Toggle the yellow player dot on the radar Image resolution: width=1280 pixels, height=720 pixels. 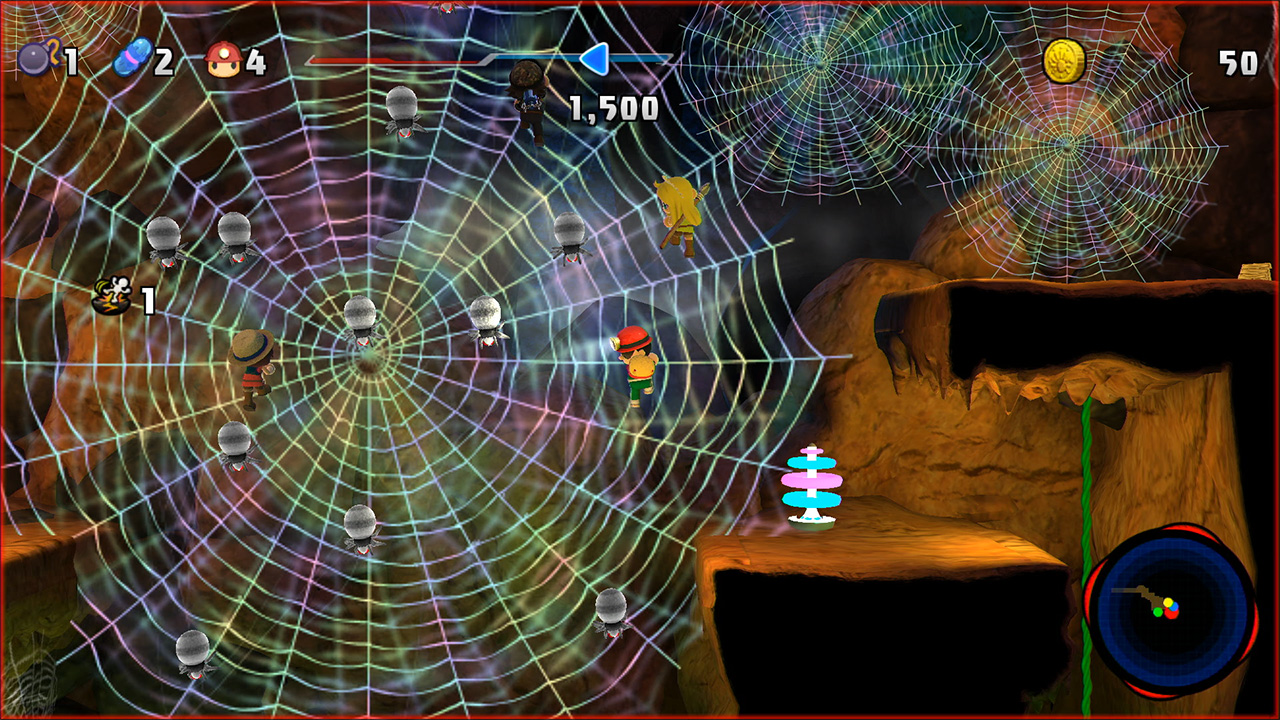(1168, 603)
